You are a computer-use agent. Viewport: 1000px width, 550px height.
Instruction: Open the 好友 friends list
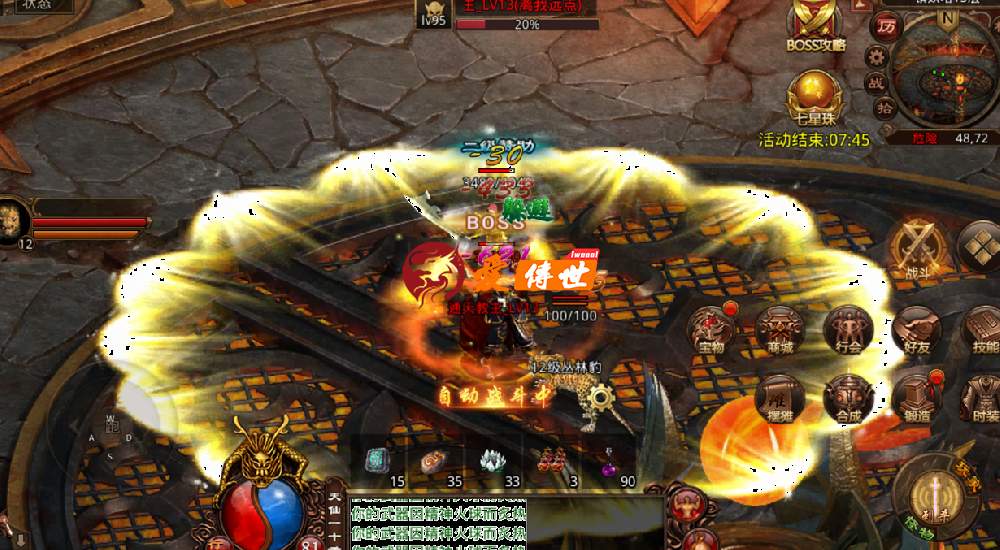tap(917, 331)
